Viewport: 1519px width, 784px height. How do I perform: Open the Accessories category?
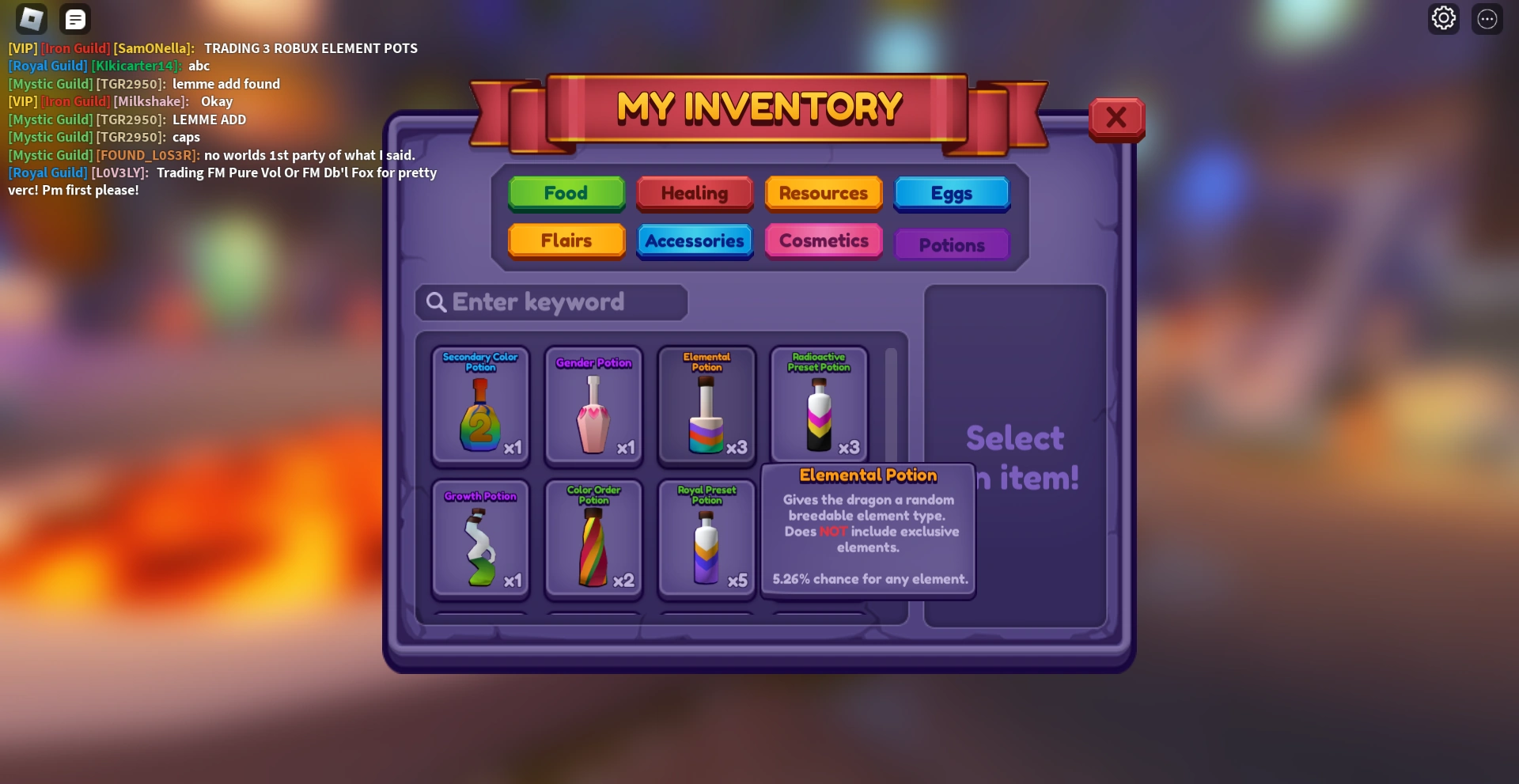click(694, 241)
